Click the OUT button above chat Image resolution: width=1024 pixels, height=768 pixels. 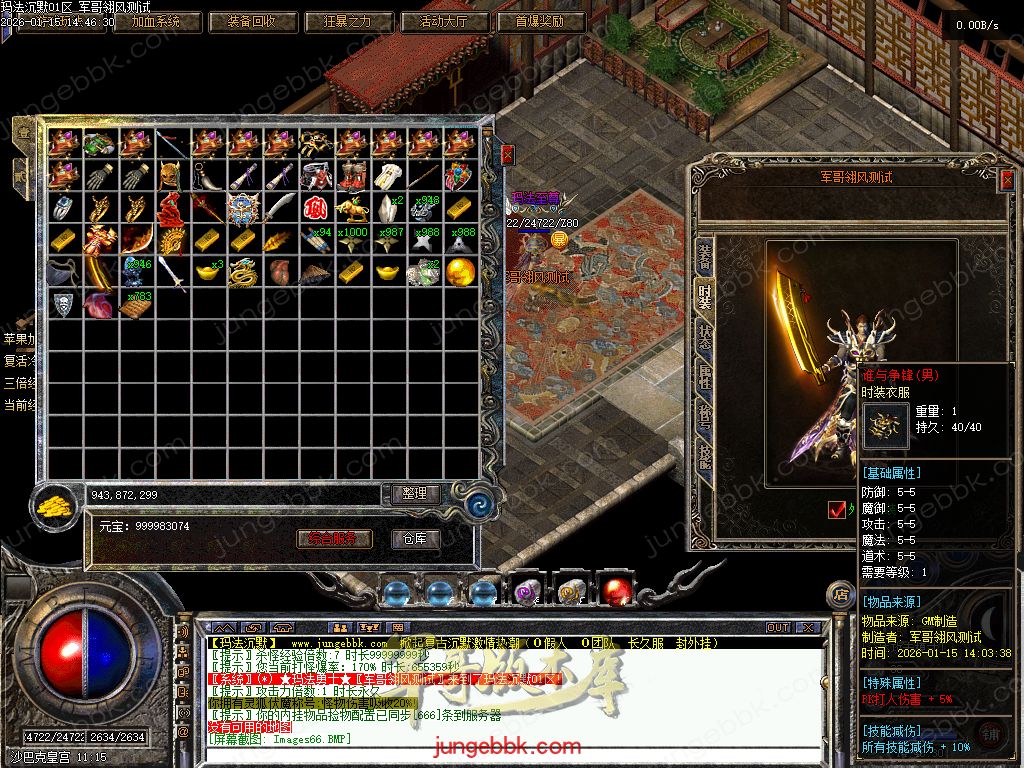[778, 627]
